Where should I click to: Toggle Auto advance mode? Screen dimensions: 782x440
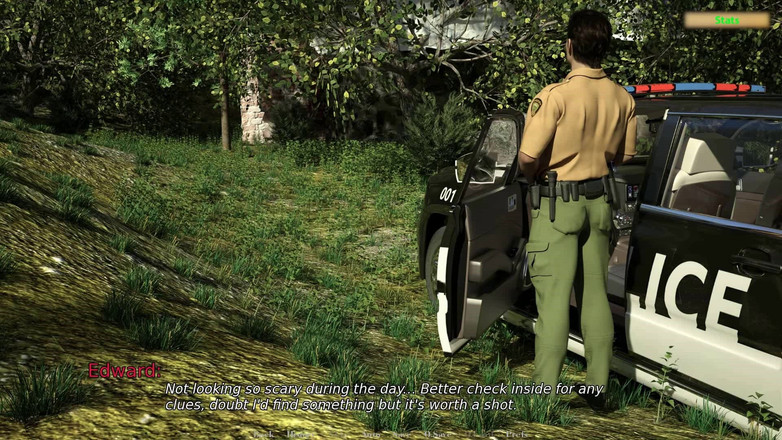pos(371,434)
